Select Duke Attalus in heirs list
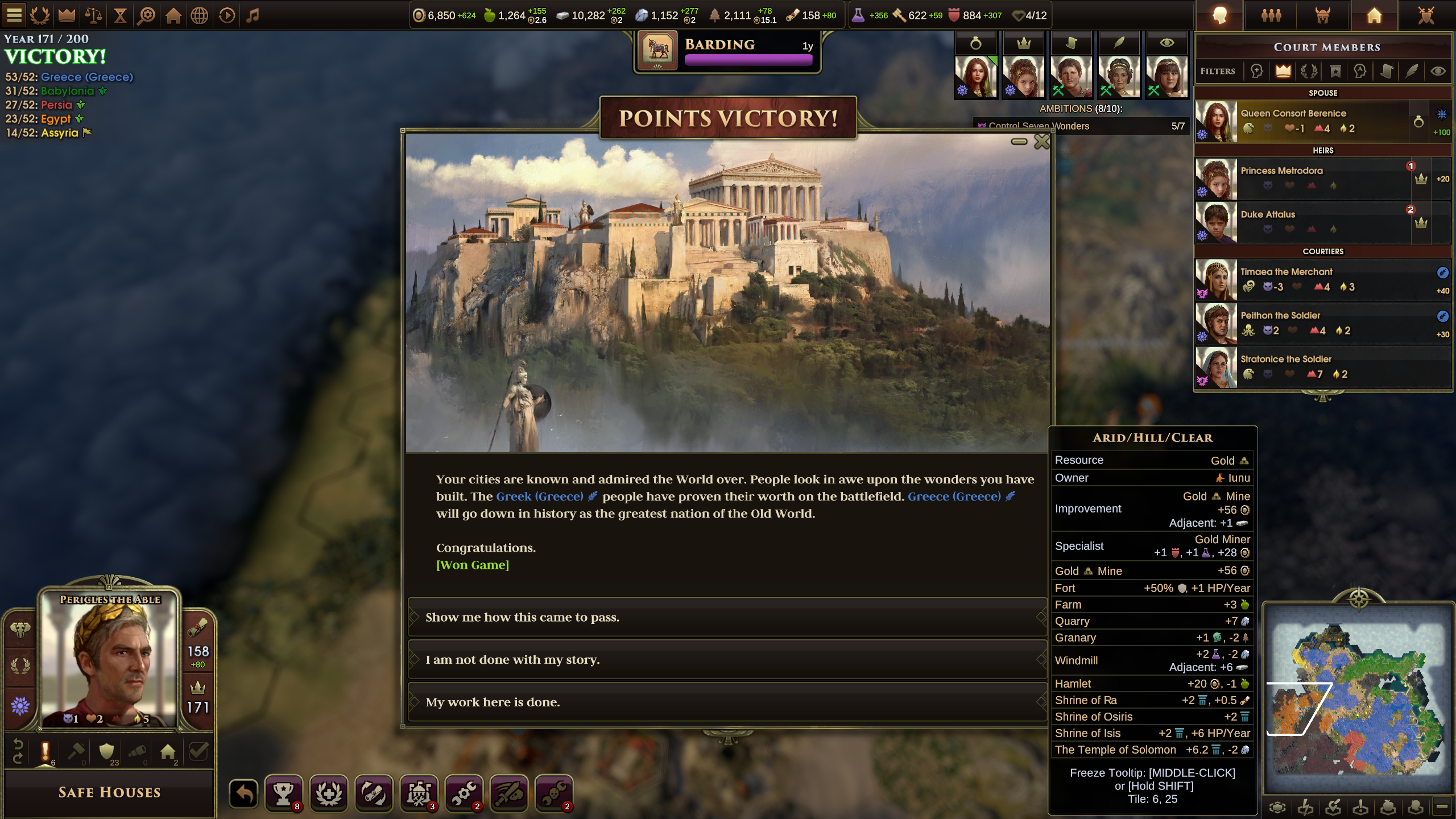1456x819 pixels. tap(1302, 222)
